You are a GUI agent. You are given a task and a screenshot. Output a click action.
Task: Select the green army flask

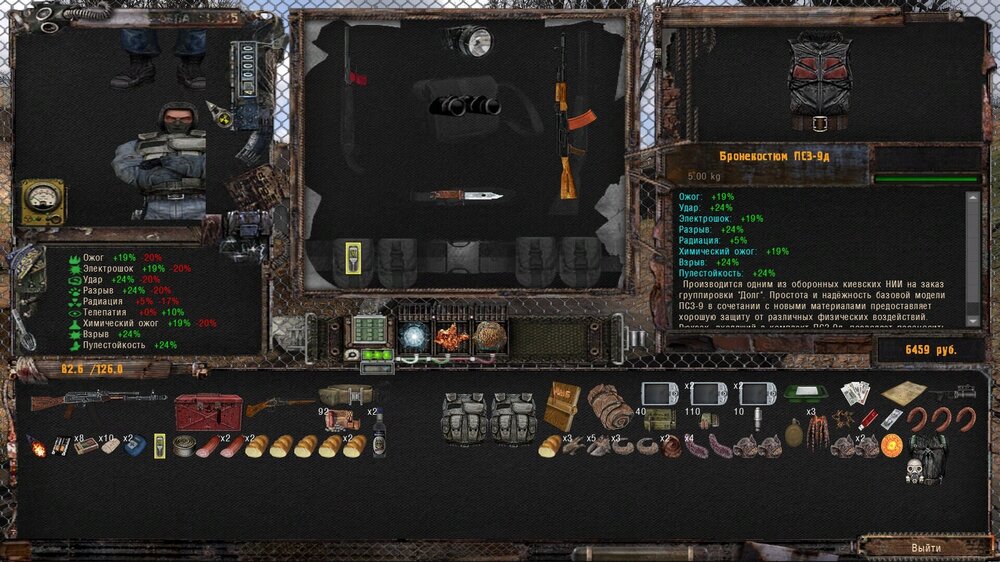[x=794, y=435]
